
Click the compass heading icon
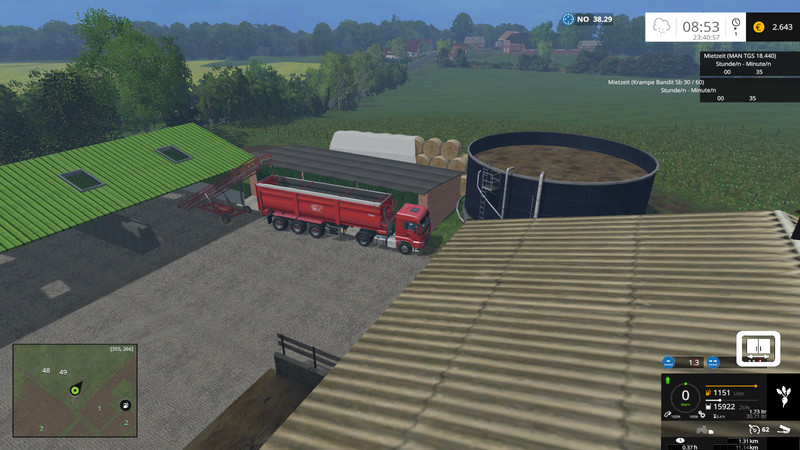click(569, 18)
